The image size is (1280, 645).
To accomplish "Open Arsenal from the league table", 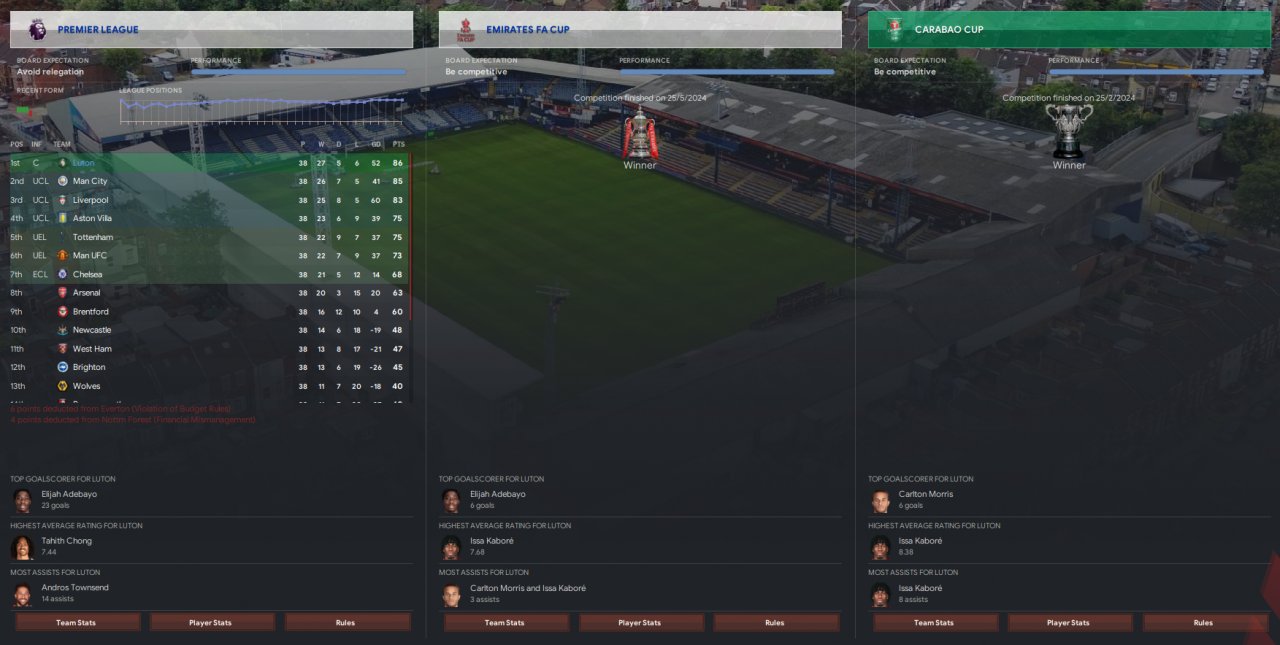I will (87, 293).
